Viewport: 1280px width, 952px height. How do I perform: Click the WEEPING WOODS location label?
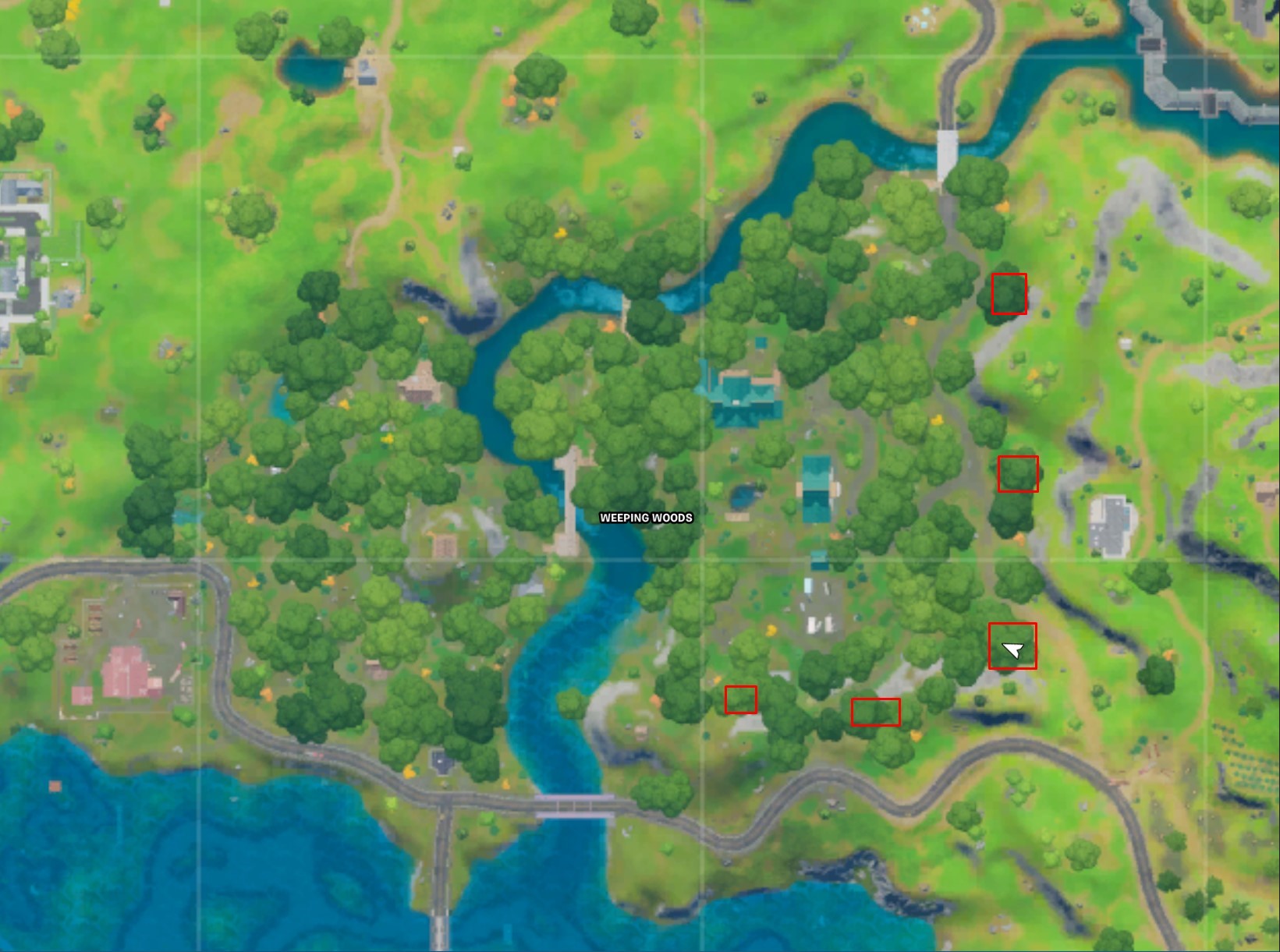coord(646,516)
